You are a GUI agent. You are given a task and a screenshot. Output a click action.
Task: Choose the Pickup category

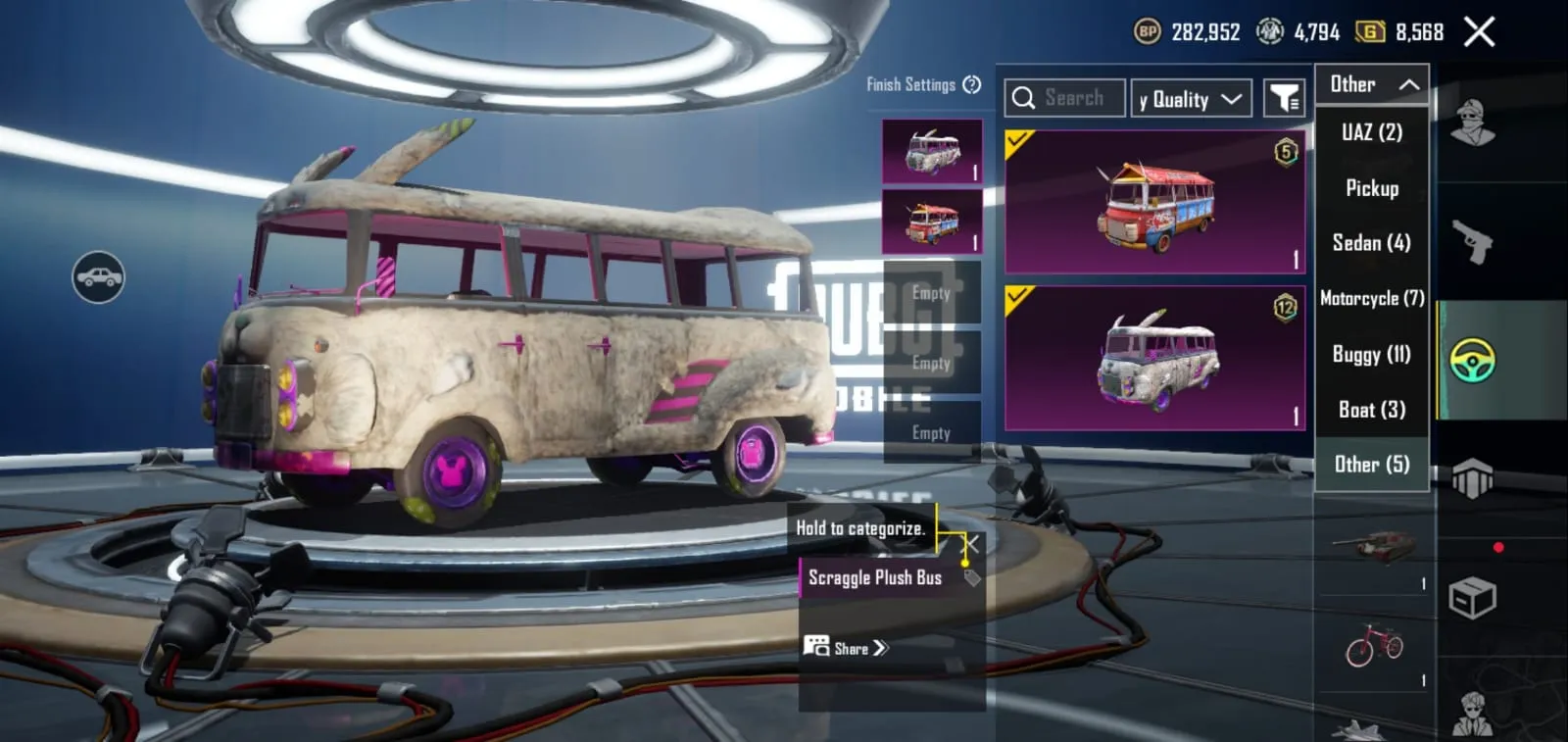click(1372, 188)
